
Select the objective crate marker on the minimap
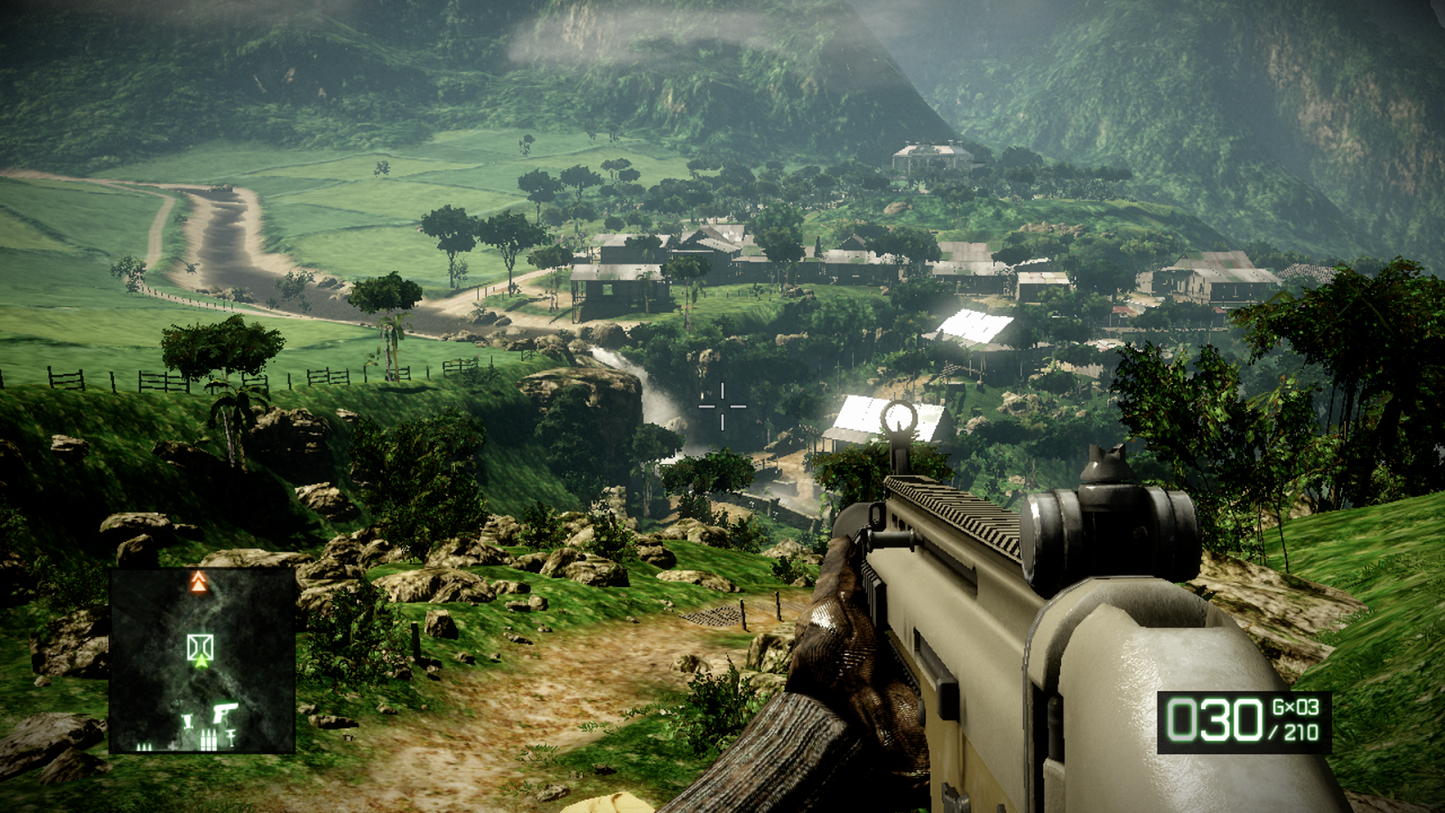pos(200,645)
